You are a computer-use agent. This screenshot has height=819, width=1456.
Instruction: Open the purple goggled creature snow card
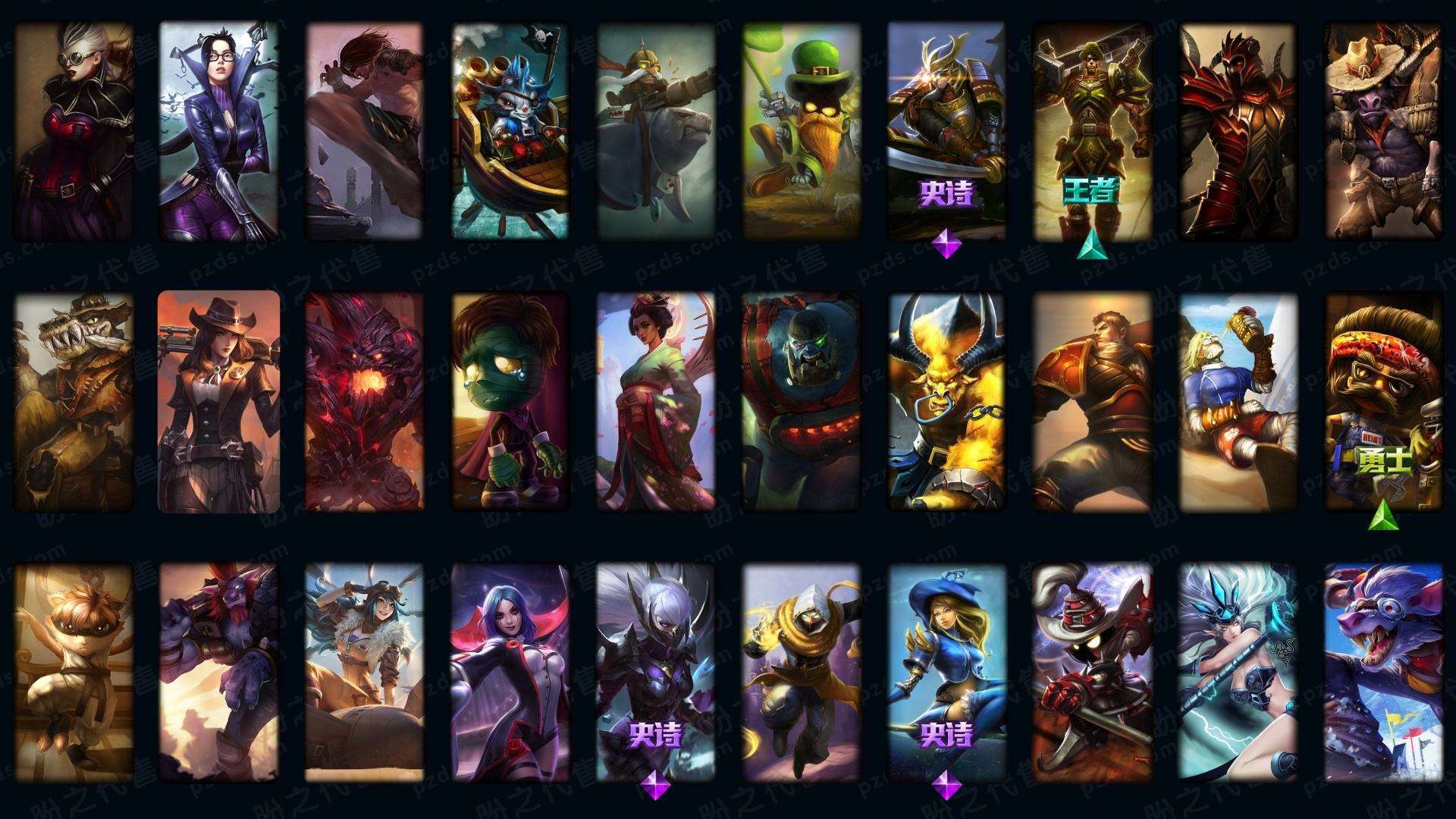point(1382,672)
